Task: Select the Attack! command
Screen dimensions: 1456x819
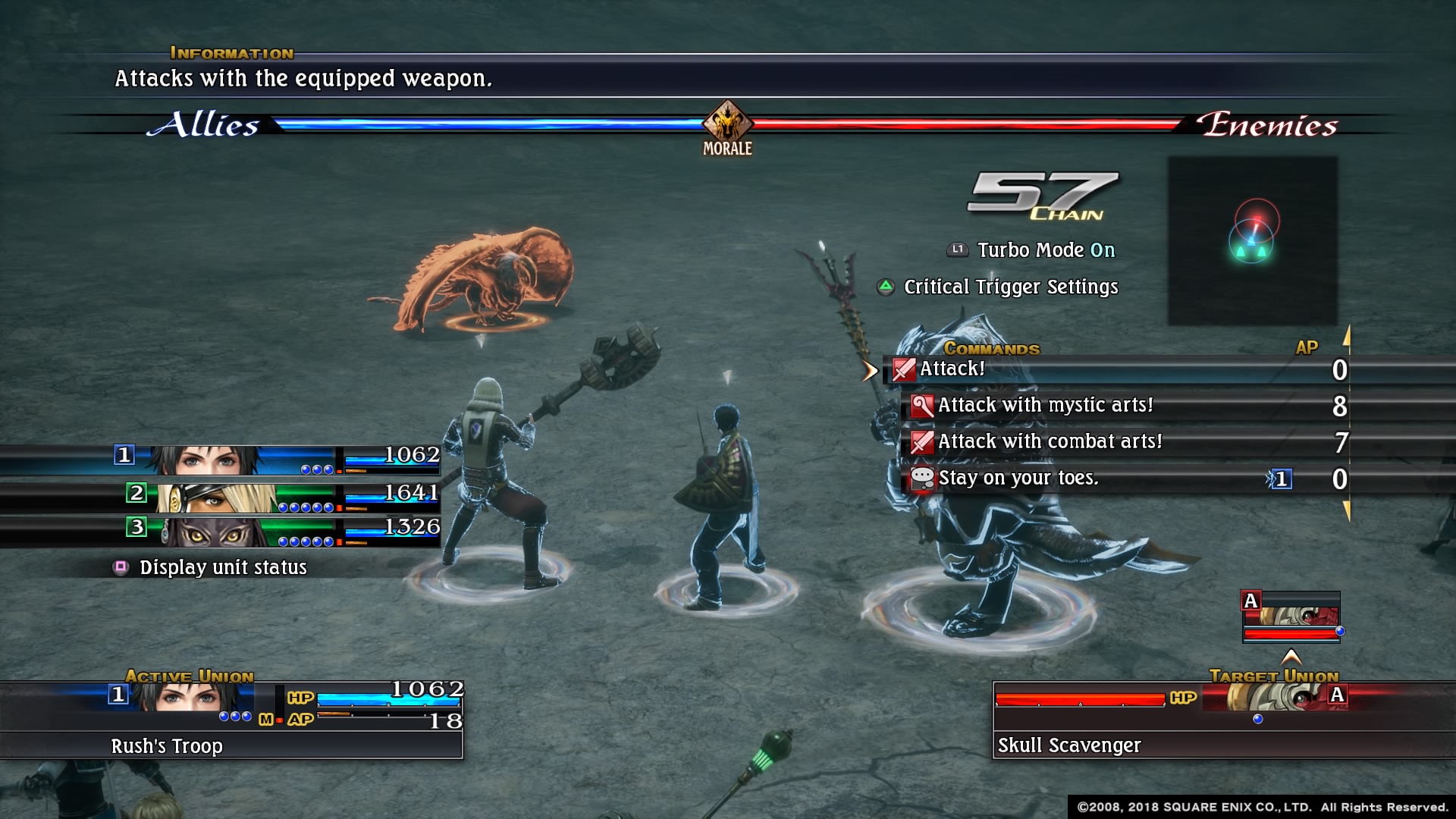Action: point(952,369)
